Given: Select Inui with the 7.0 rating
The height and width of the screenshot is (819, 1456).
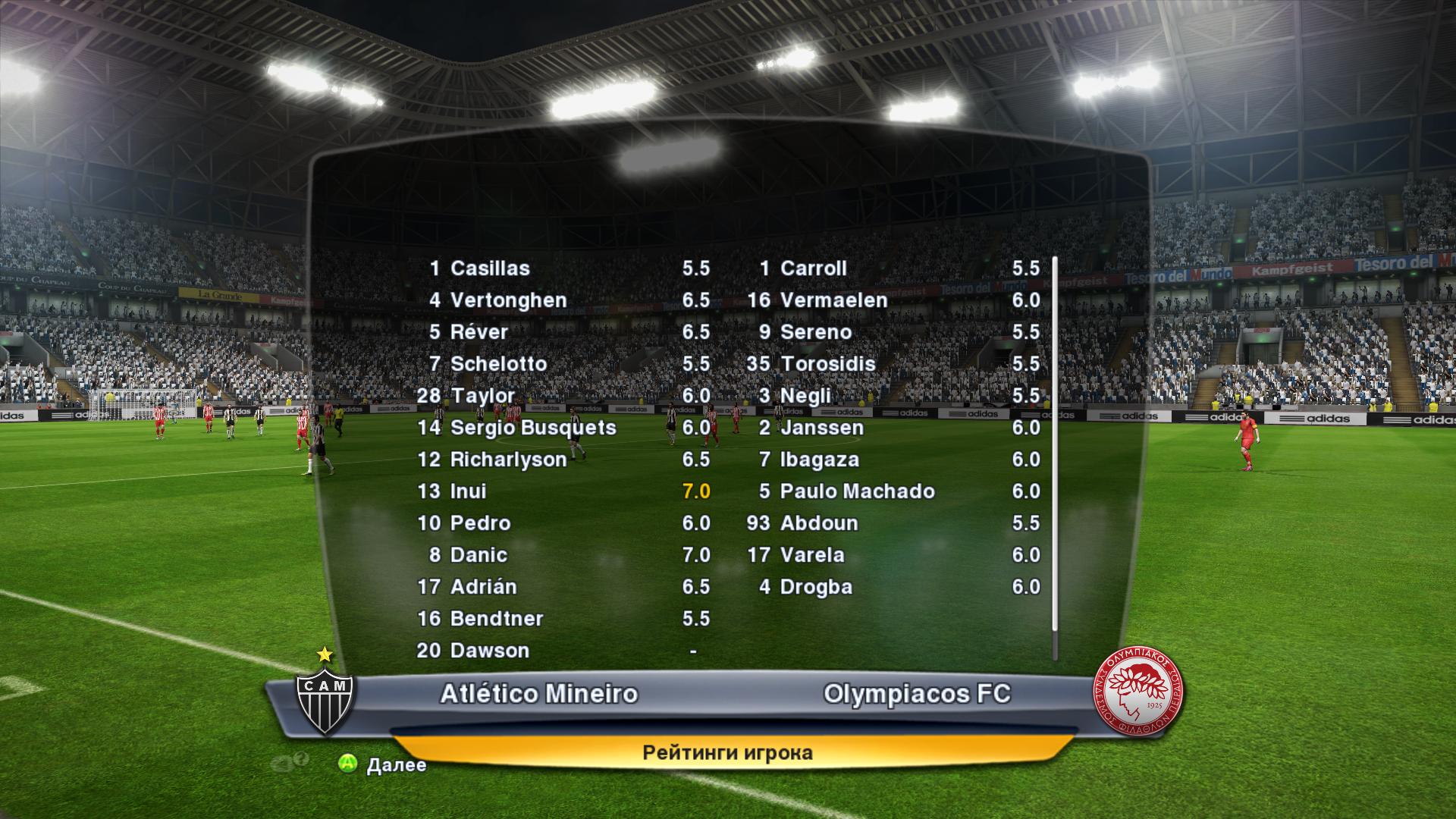Looking at the screenshot, I should pyautogui.click(x=469, y=491).
